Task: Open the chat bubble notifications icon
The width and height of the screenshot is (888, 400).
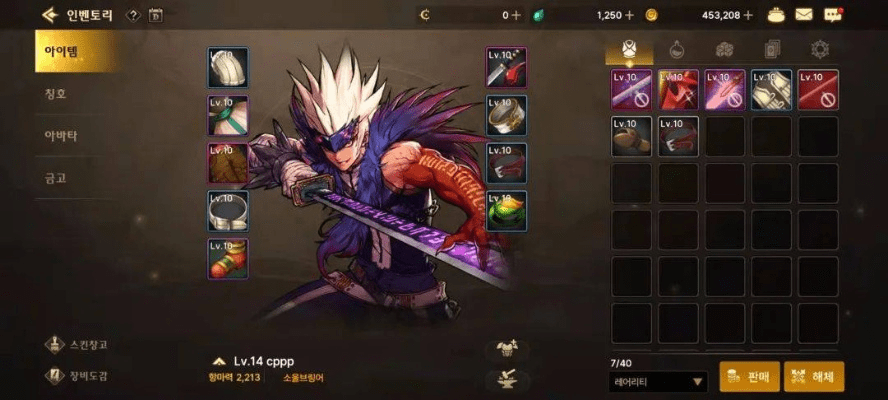Action: point(833,15)
